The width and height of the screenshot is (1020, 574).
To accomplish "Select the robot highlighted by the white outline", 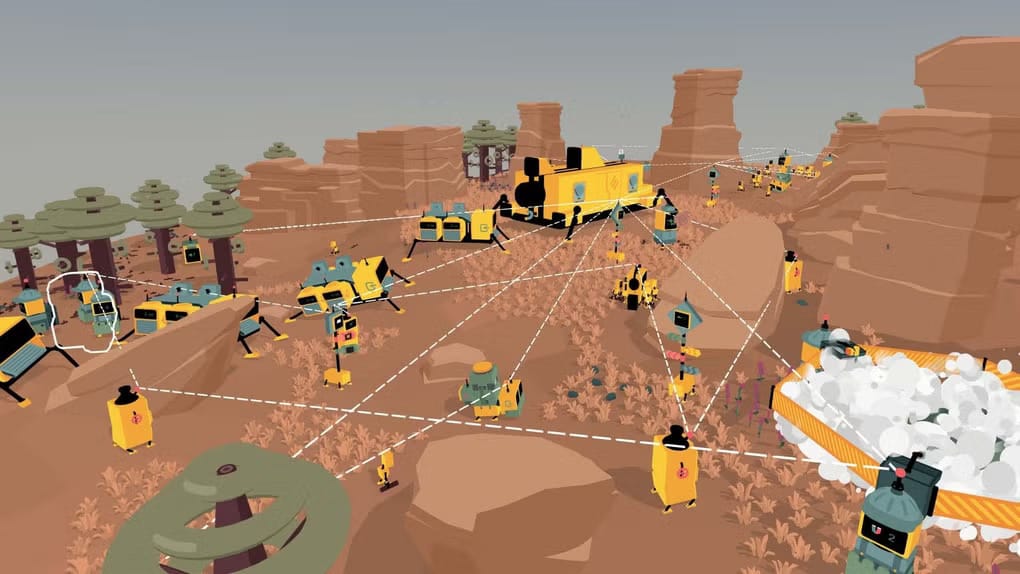I will tap(87, 311).
